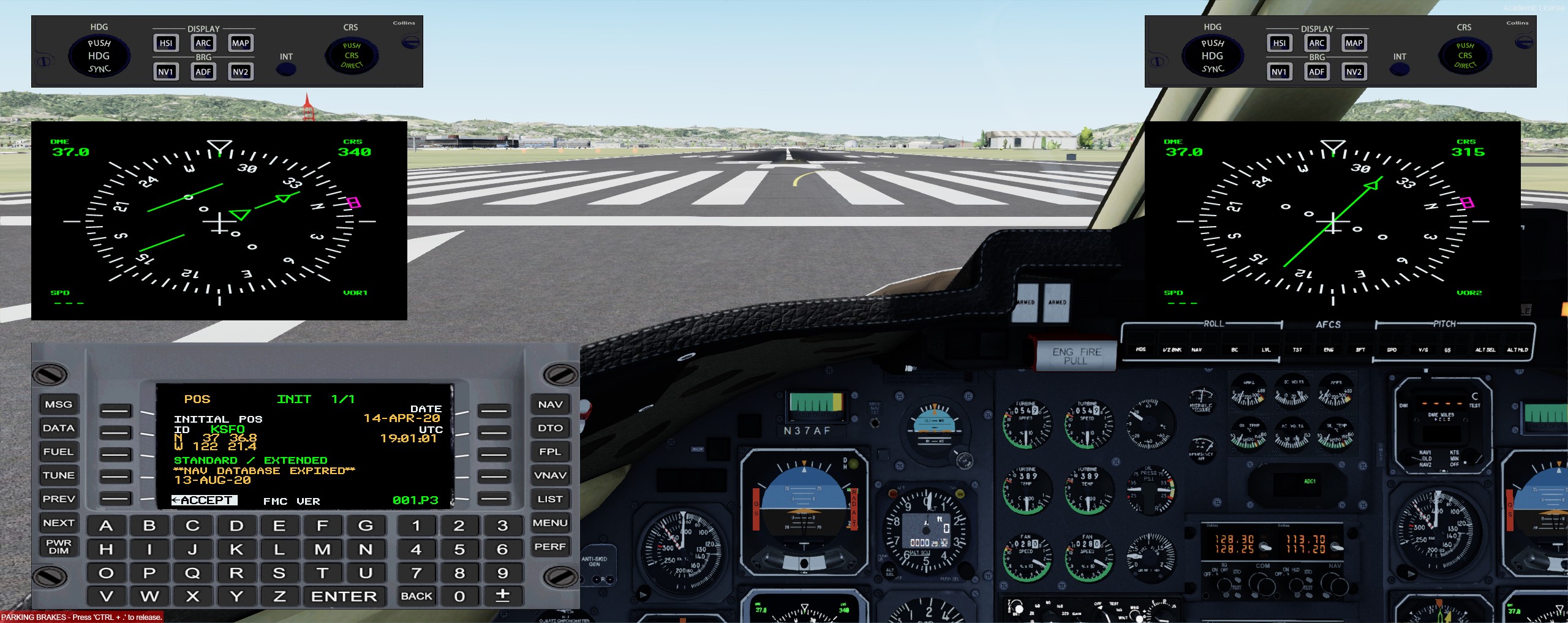This screenshot has width=1568, height=623.
Task: Open the PERF page on the FMC
Action: point(550,546)
